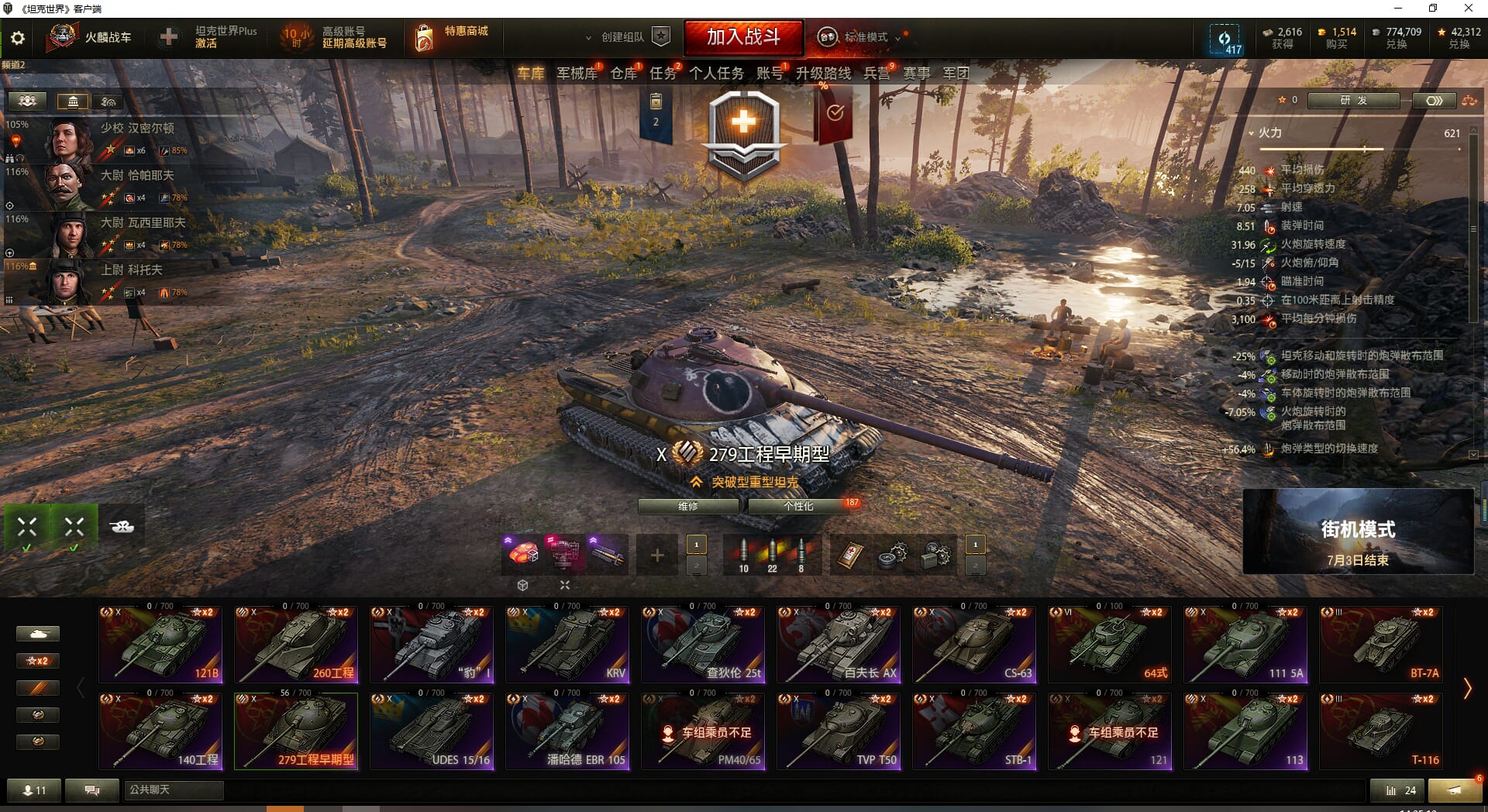This screenshot has width=1488, height=812.
Task: Show next tanks with carousel right arrow
Action: [1466, 688]
